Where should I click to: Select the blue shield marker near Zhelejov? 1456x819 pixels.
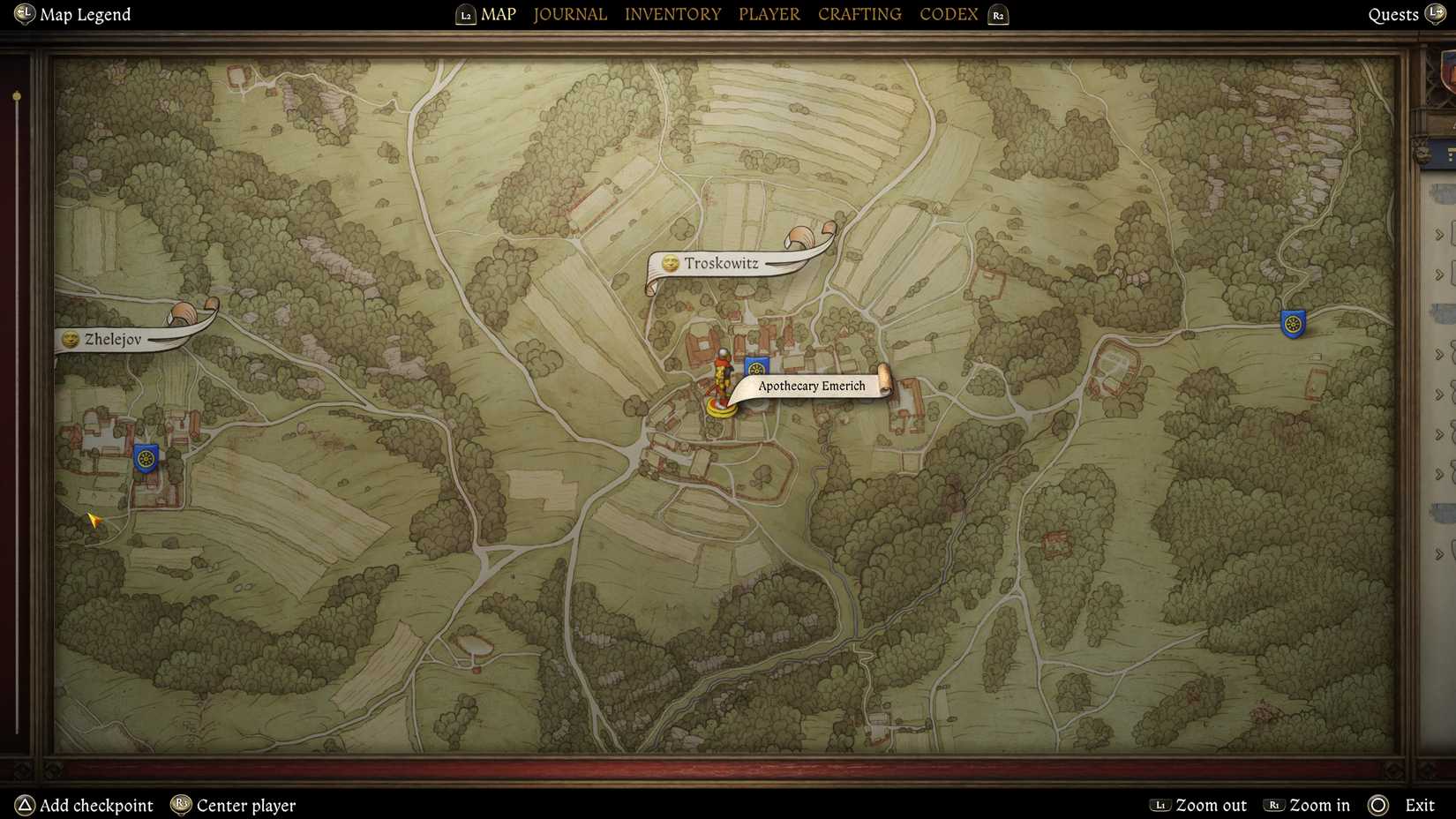(144, 459)
